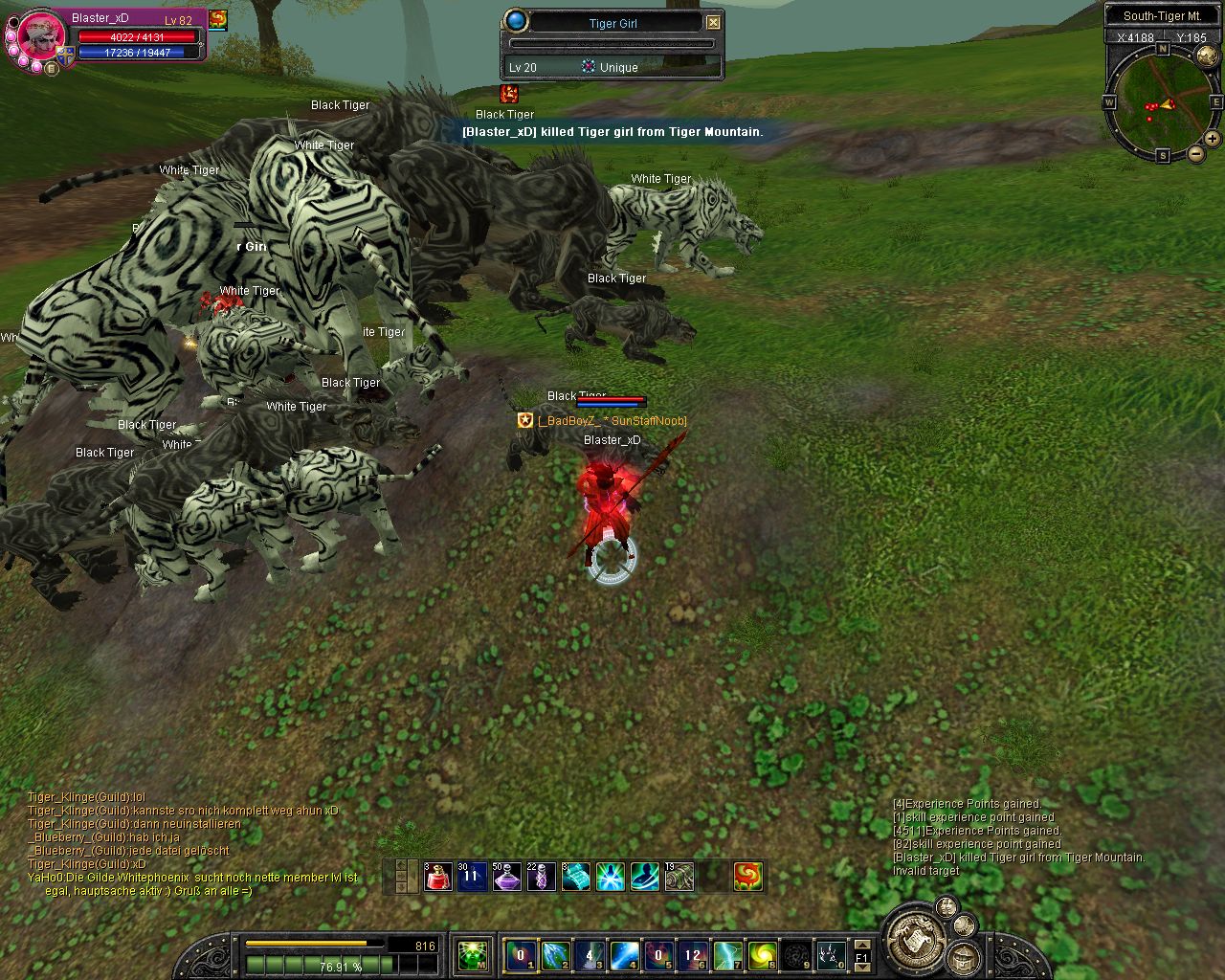Click the active red swirl buff icon
Viewport: 1225px width, 980px height.
(x=218, y=18)
